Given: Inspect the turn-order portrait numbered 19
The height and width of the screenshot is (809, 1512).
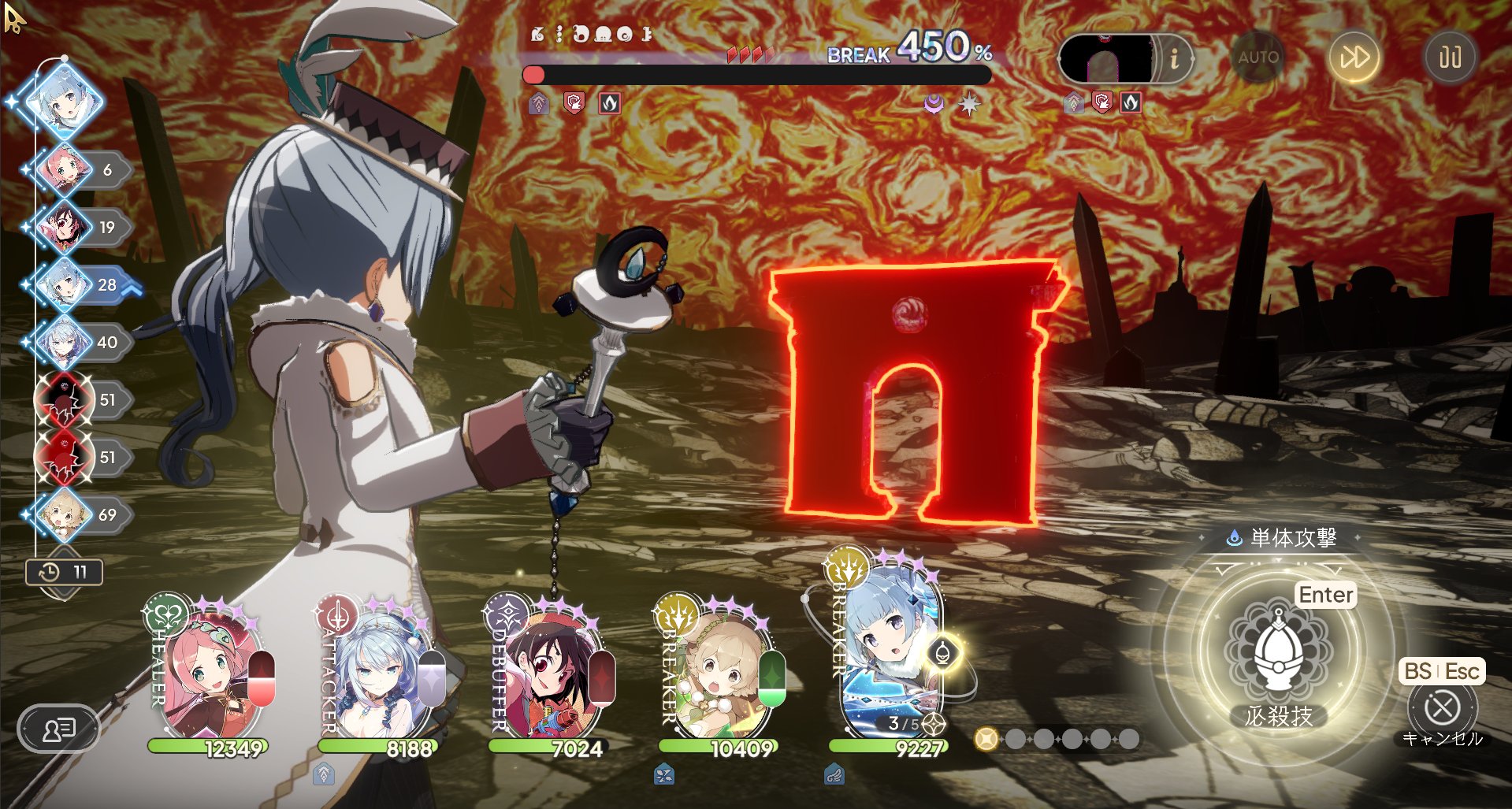Looking at the screenshot, I should click(x=62, y=228).
